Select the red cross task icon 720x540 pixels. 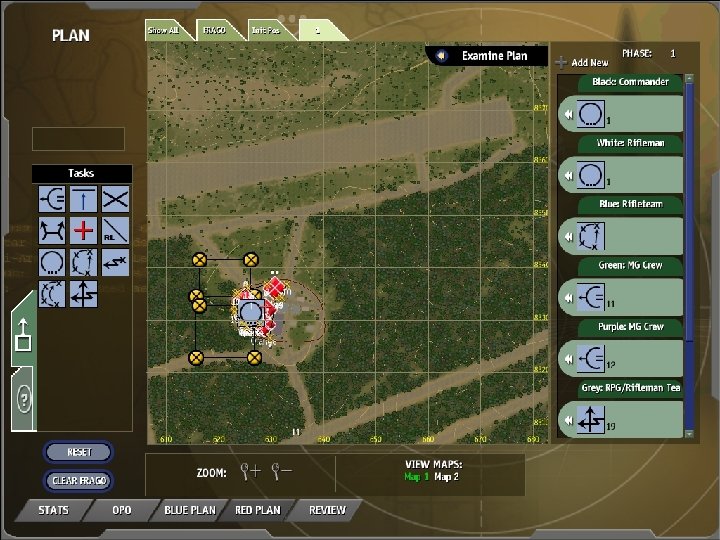[83, 231]
